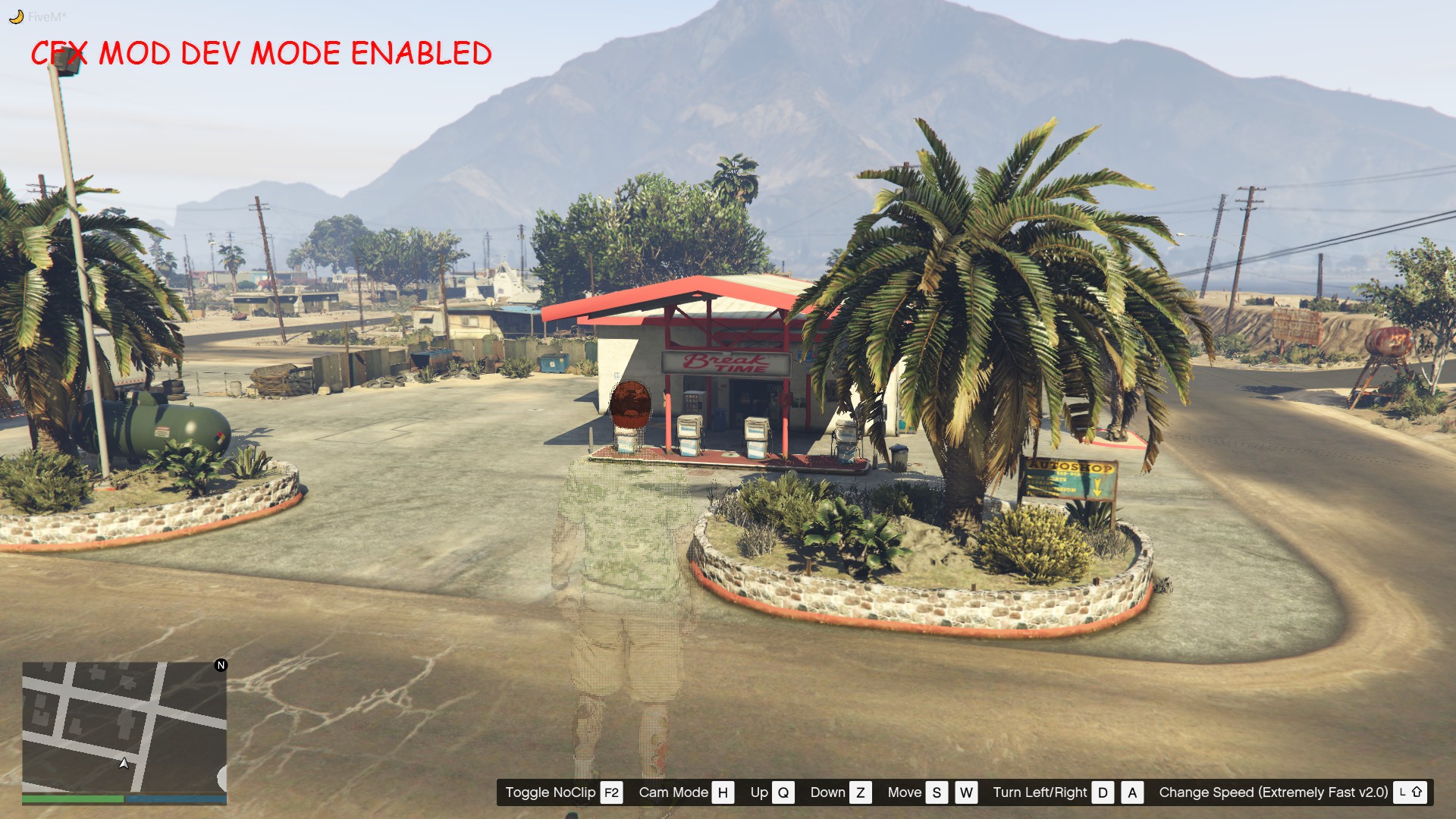1456x819 pixels.
Task: Click the H keycap beside Cam Mode
Action: tap(723, 792)
